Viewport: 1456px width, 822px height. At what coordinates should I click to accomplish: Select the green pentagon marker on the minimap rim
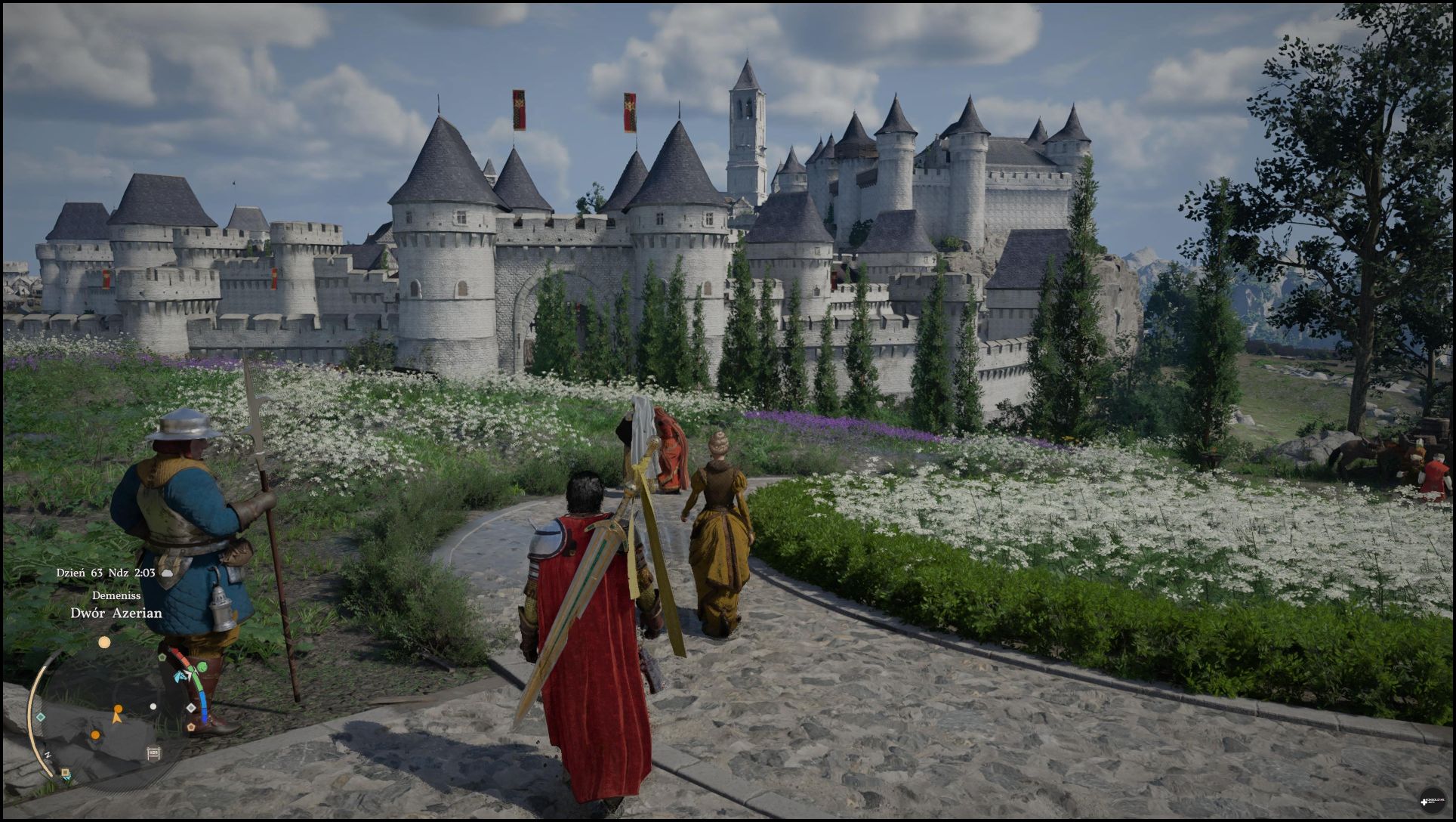(x=162, y=657)
